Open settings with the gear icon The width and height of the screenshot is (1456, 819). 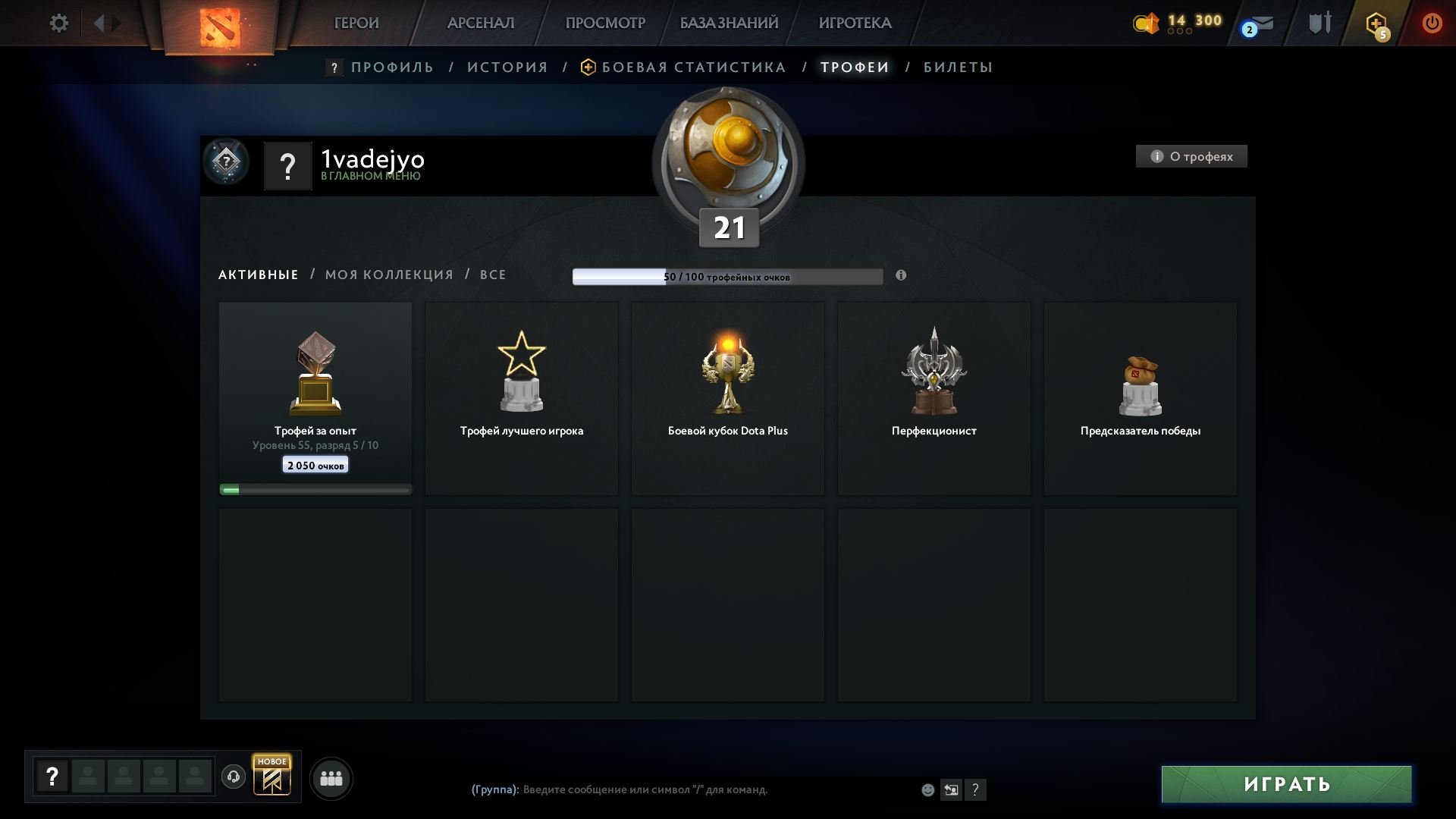pyautogui.click(x=58, y=23)
